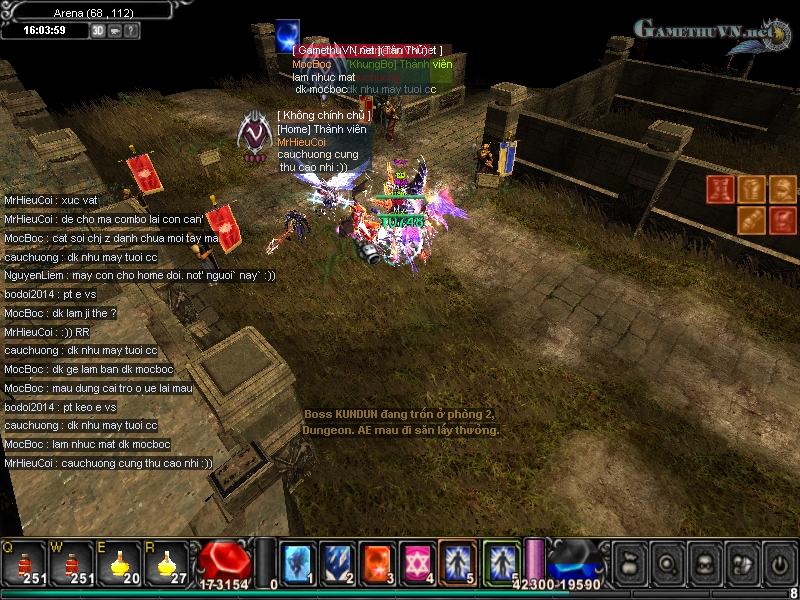
Task: Use the red potion in the Q slot
Action: click(x=25, y=562)
